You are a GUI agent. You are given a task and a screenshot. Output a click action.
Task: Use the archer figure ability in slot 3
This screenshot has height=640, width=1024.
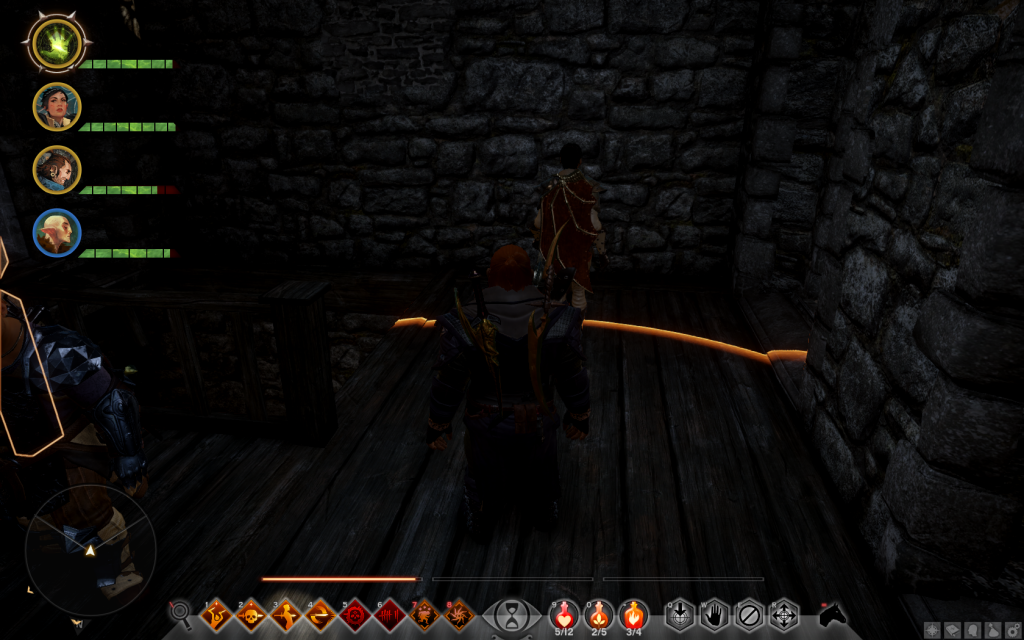click(285, 613)
